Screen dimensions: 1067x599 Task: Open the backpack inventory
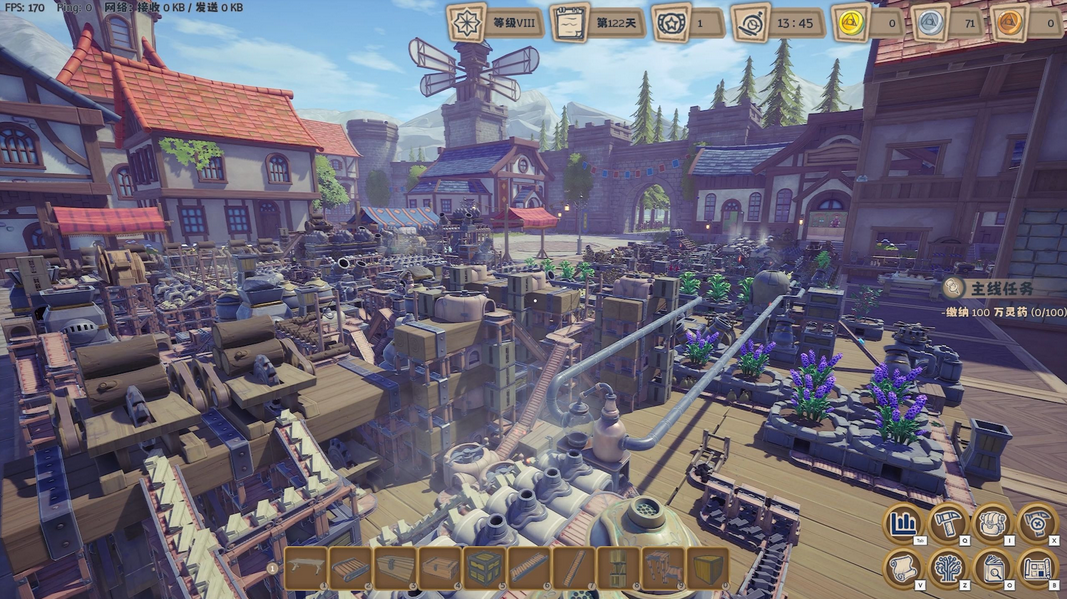993,523
